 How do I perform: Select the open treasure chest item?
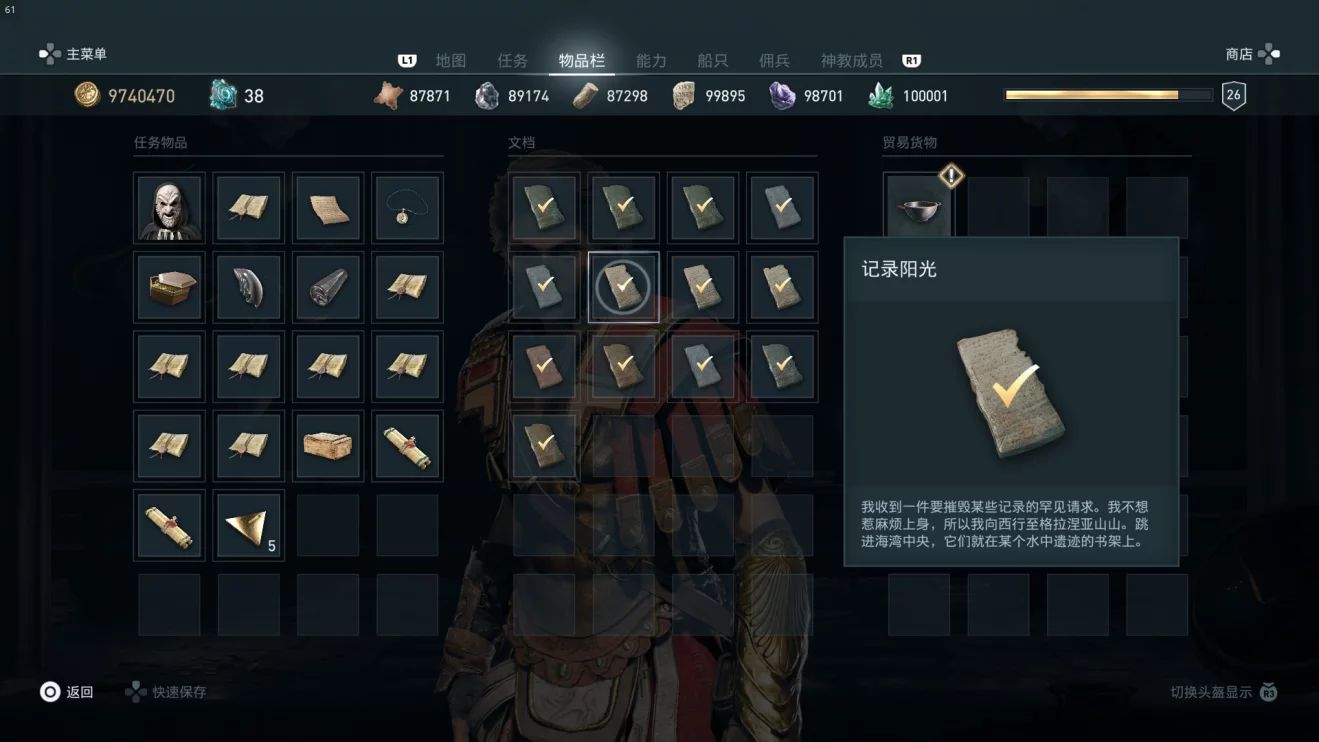(169, 287)
